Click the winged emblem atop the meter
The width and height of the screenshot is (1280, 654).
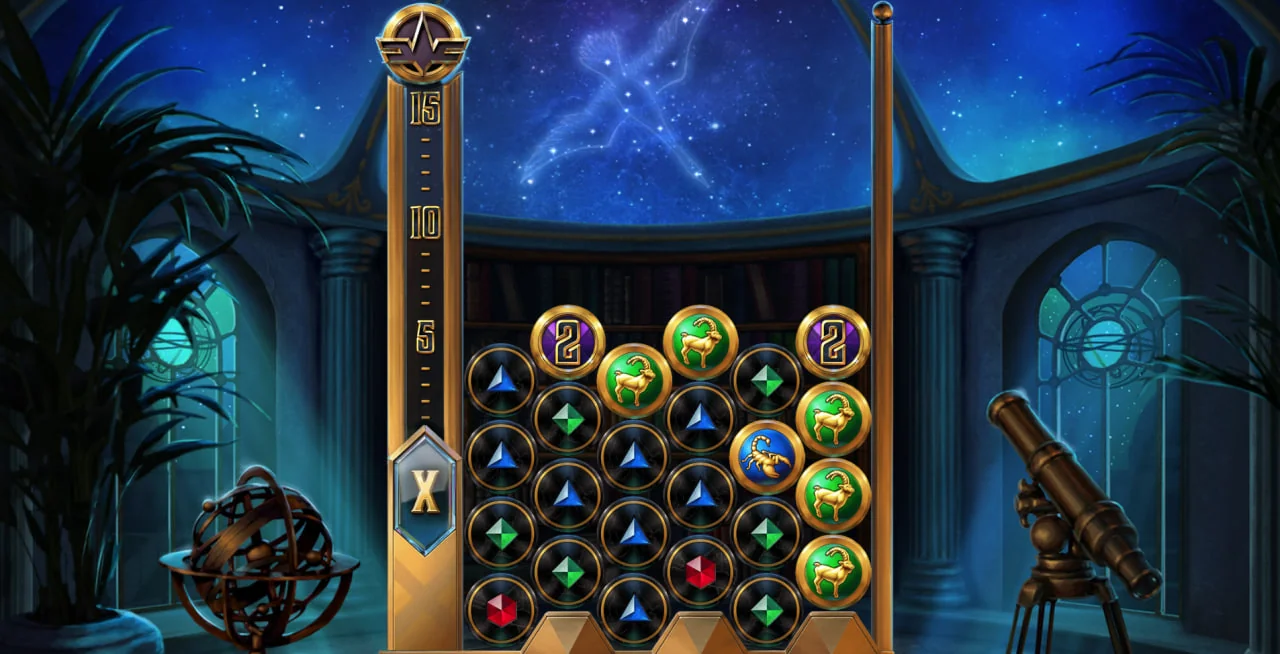pyautogui.click(x=422, y=44)
